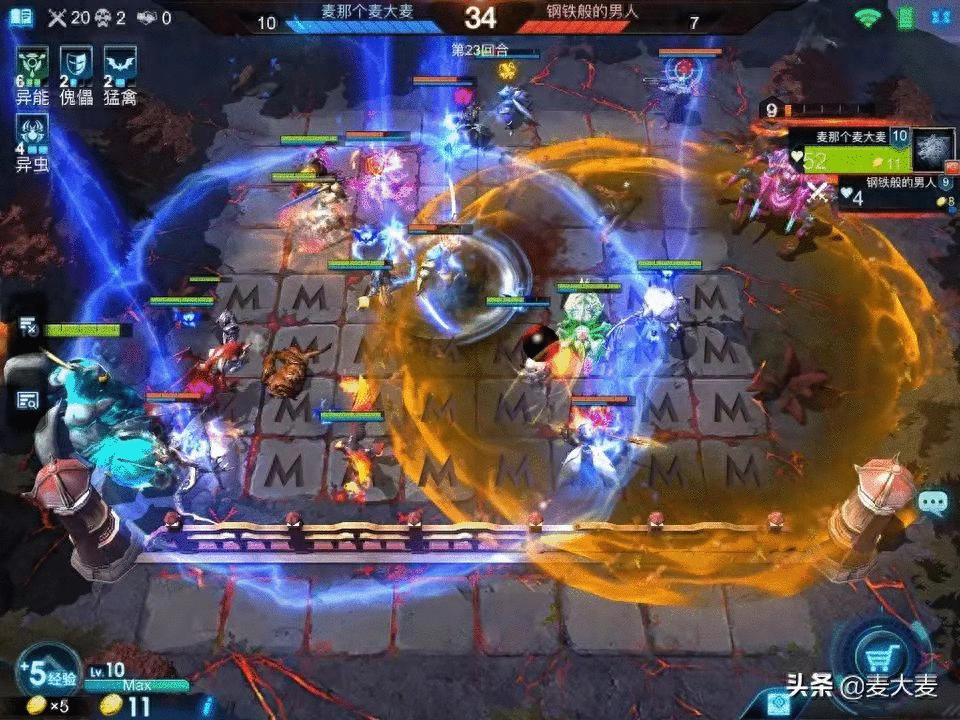
Task: Open the chat speech bubble
Action: point(932,503)
